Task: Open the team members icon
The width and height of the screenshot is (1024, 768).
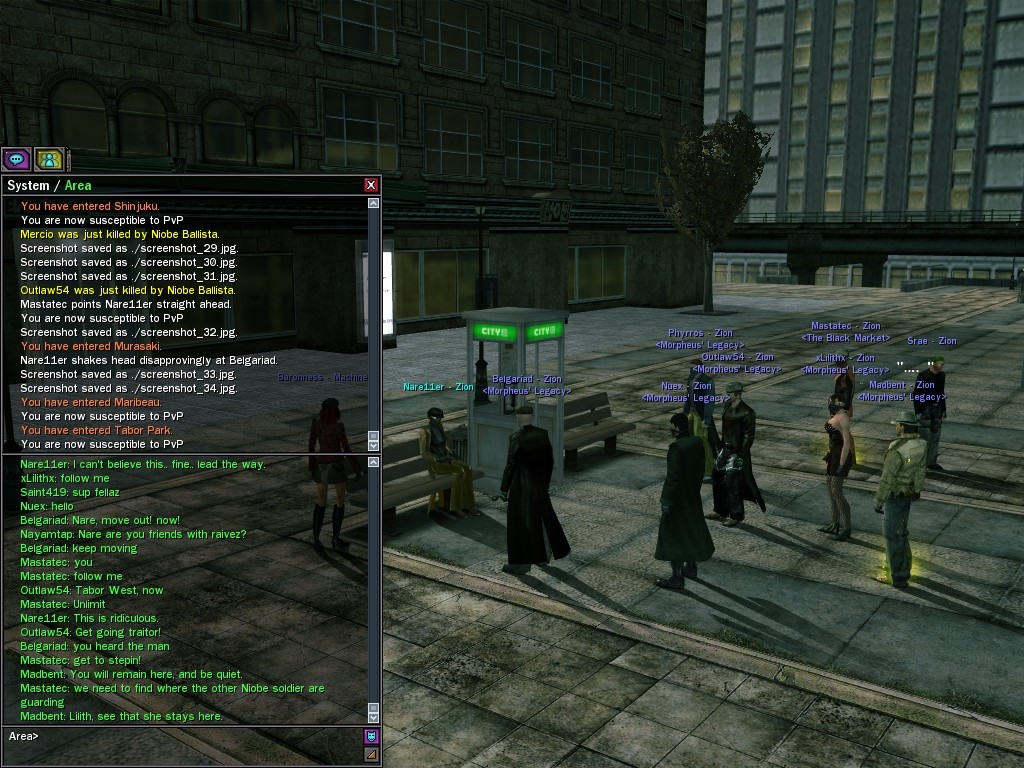Action: click(49, 159)
